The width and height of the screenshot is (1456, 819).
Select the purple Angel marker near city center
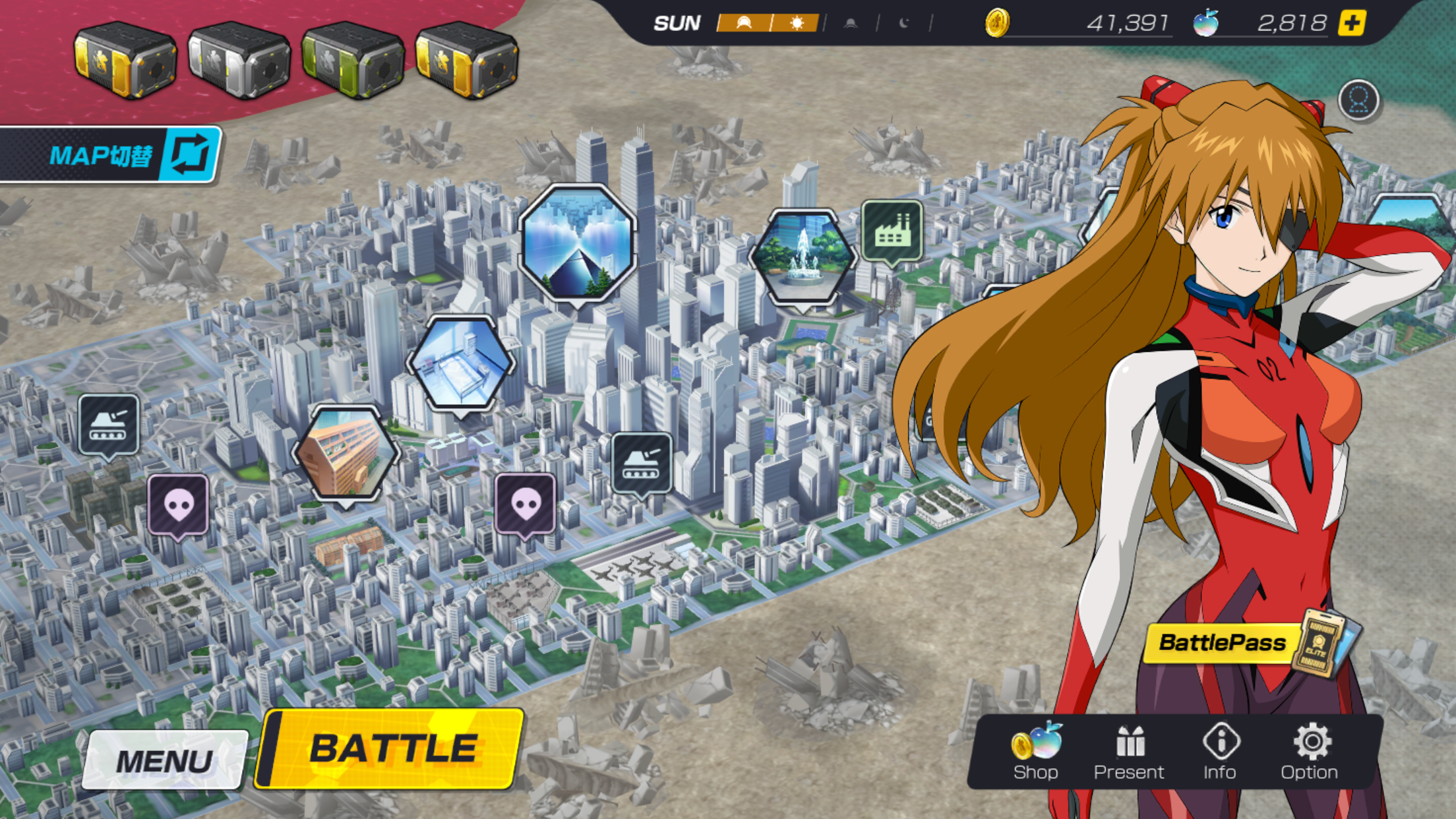click(526, 501)
